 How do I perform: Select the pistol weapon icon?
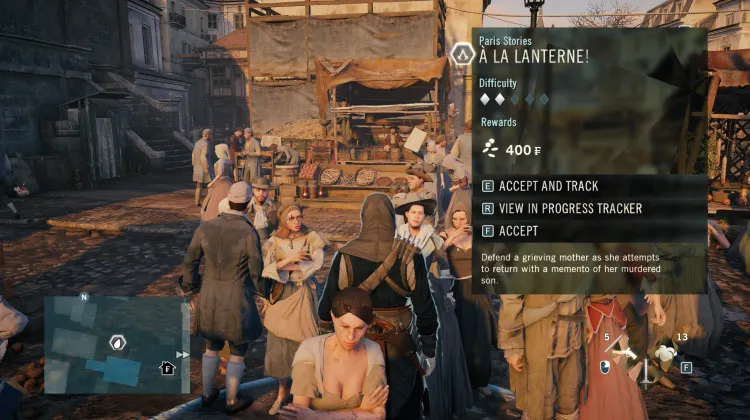626,354
